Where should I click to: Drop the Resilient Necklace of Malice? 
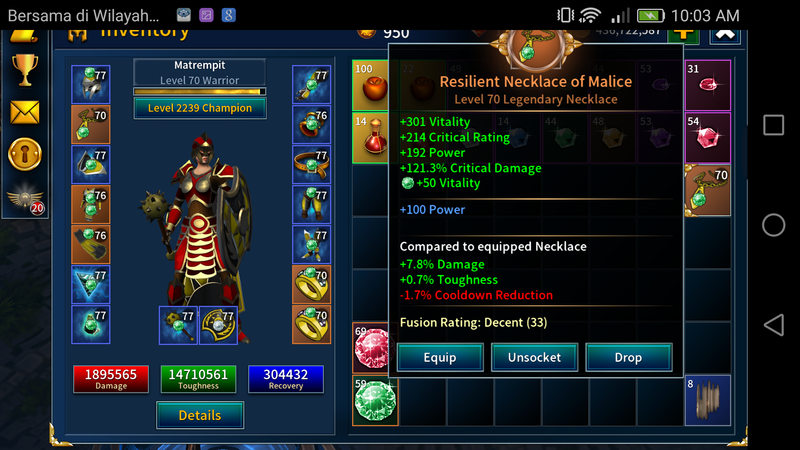click(628, 357)
